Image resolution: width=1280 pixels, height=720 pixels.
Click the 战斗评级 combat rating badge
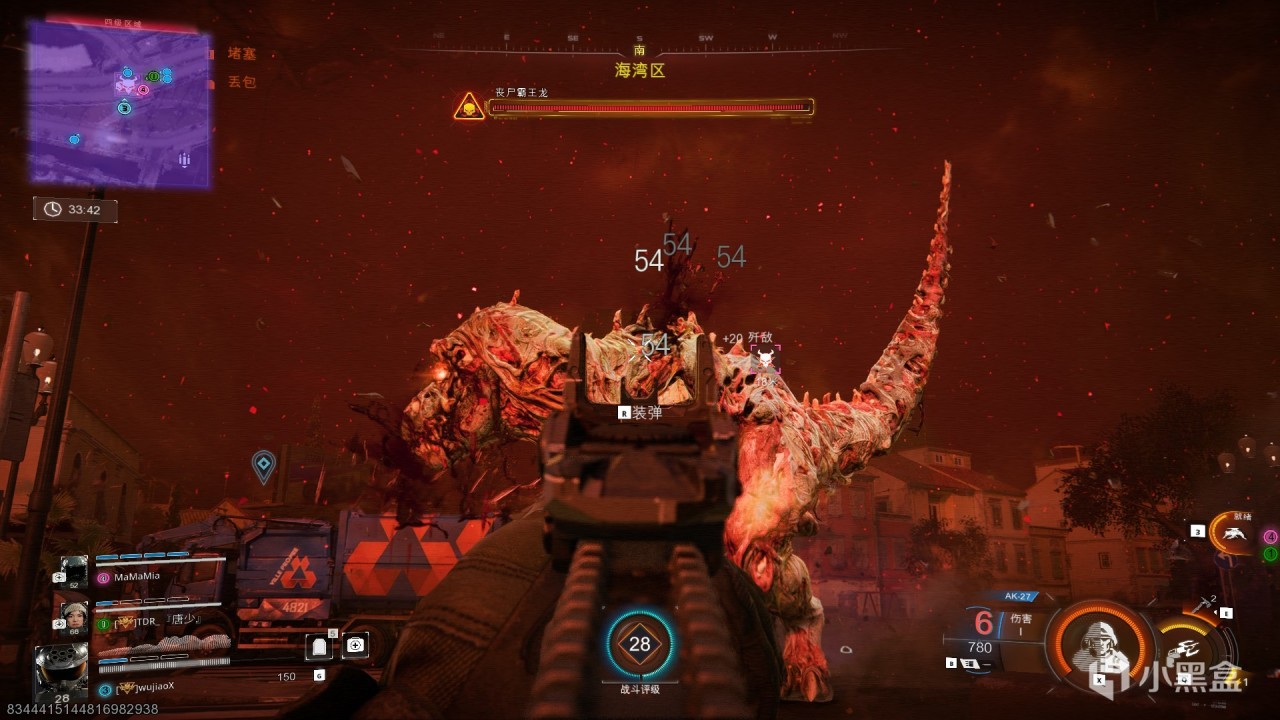coord(639,645)
